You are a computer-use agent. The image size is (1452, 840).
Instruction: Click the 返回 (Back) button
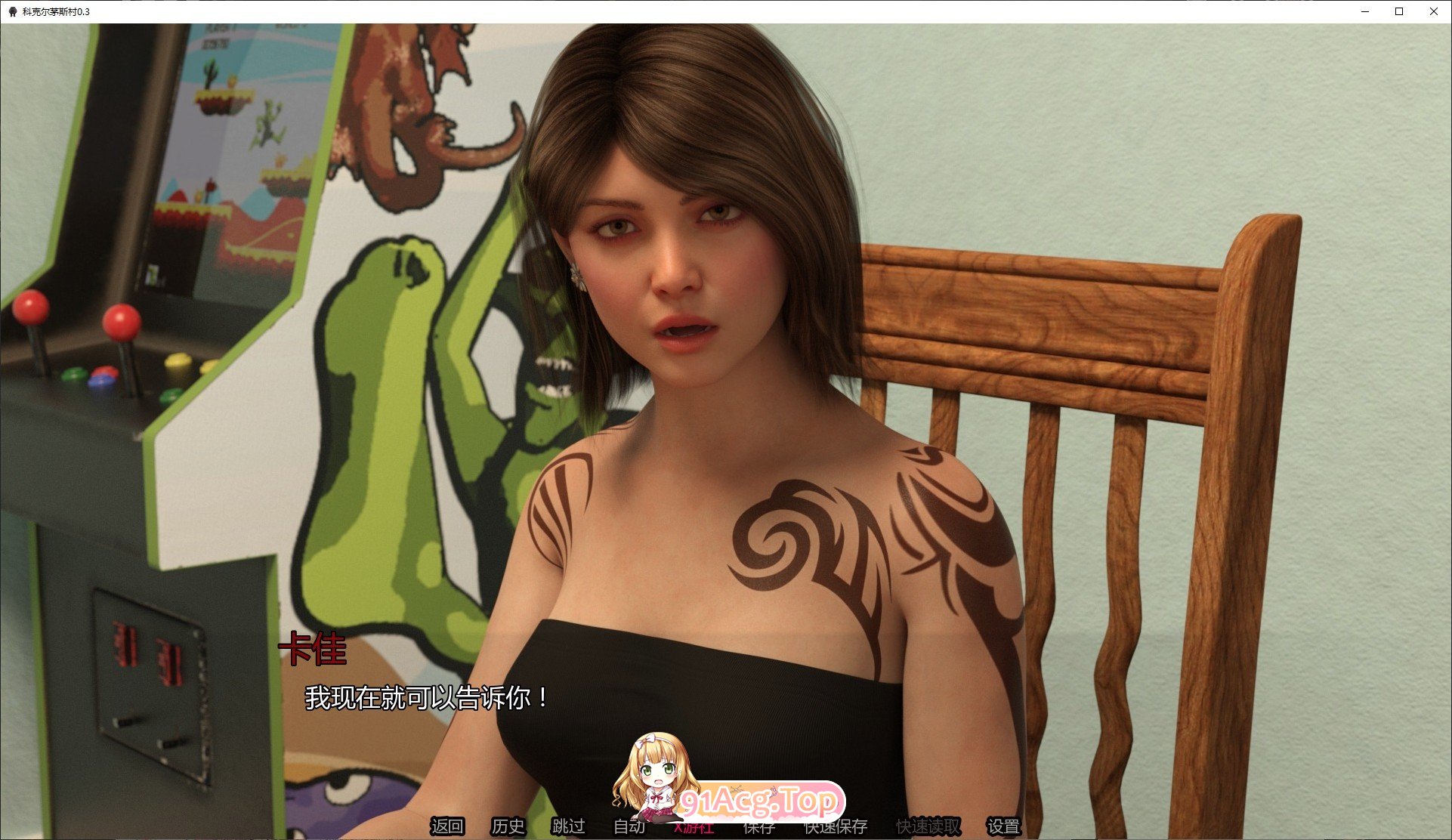446,826
